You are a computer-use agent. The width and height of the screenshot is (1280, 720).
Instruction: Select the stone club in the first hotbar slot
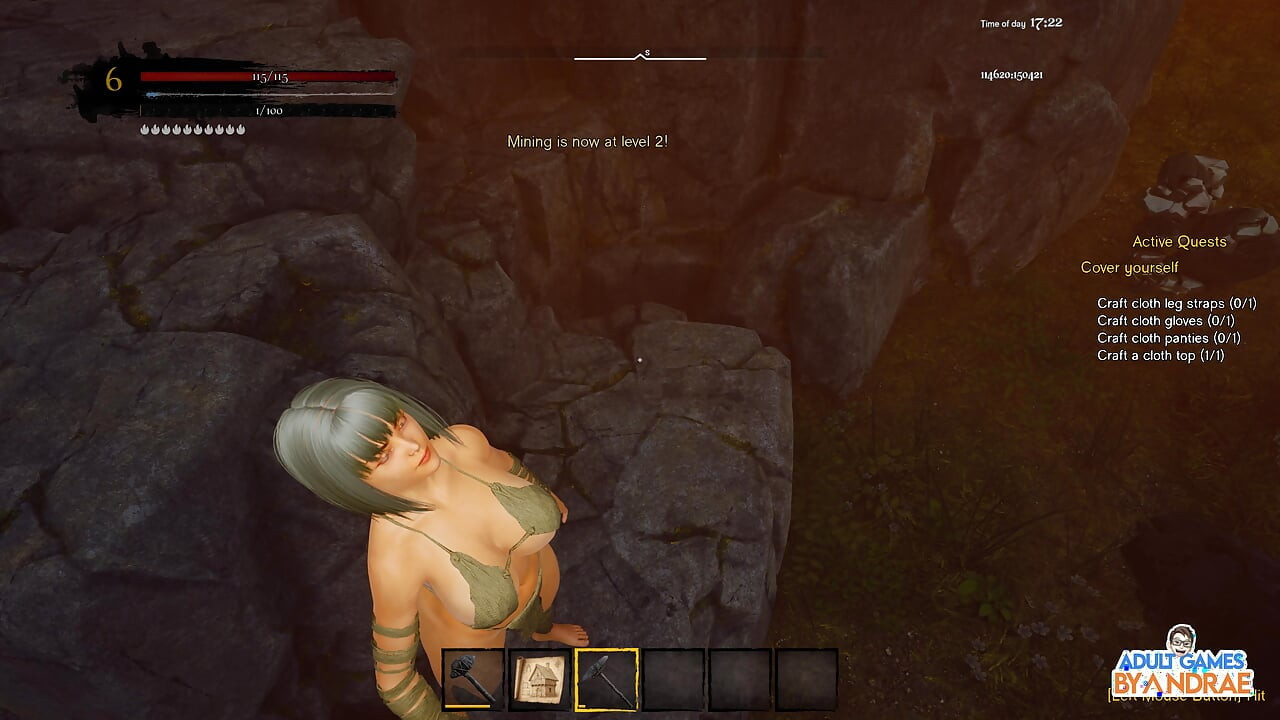[x=470, y=678]
